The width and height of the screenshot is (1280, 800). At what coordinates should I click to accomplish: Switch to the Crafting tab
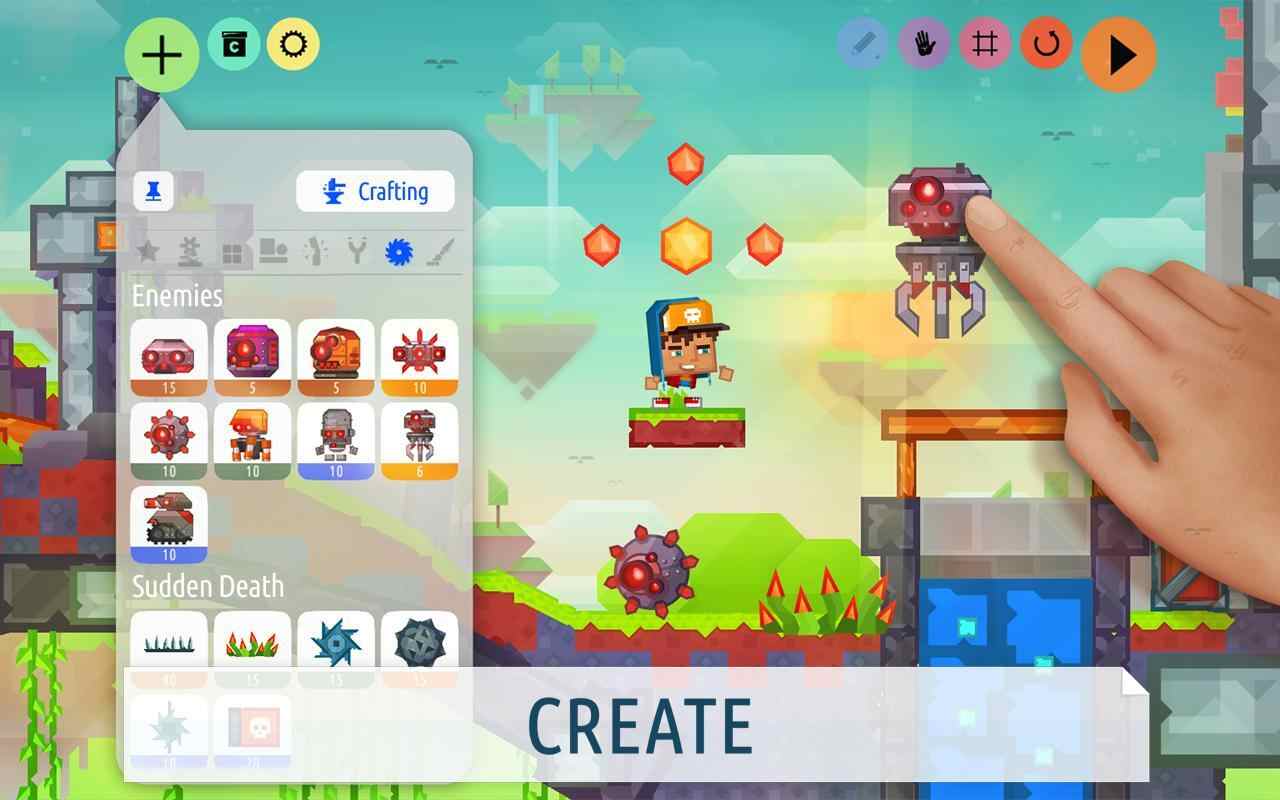375,191
